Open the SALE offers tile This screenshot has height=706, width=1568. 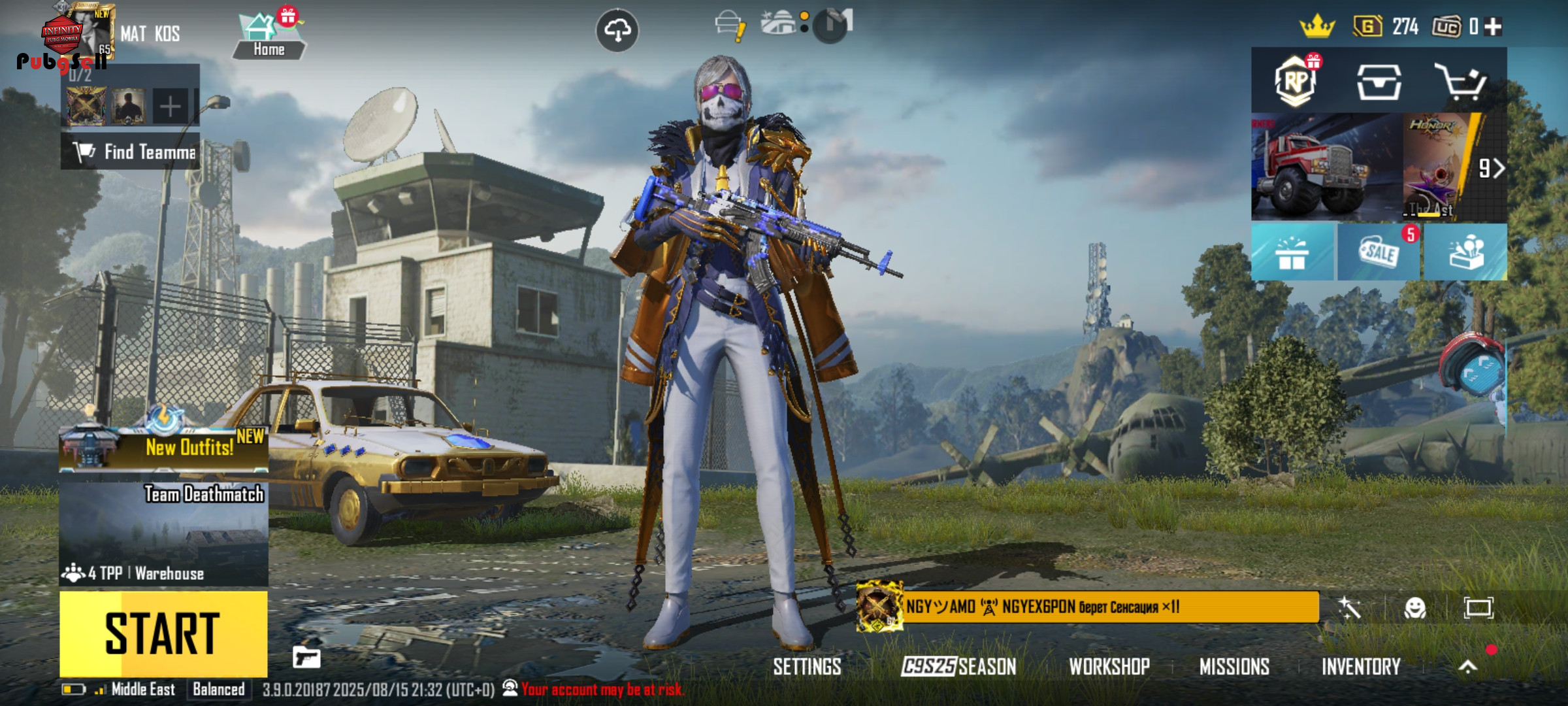(1379, 252)
